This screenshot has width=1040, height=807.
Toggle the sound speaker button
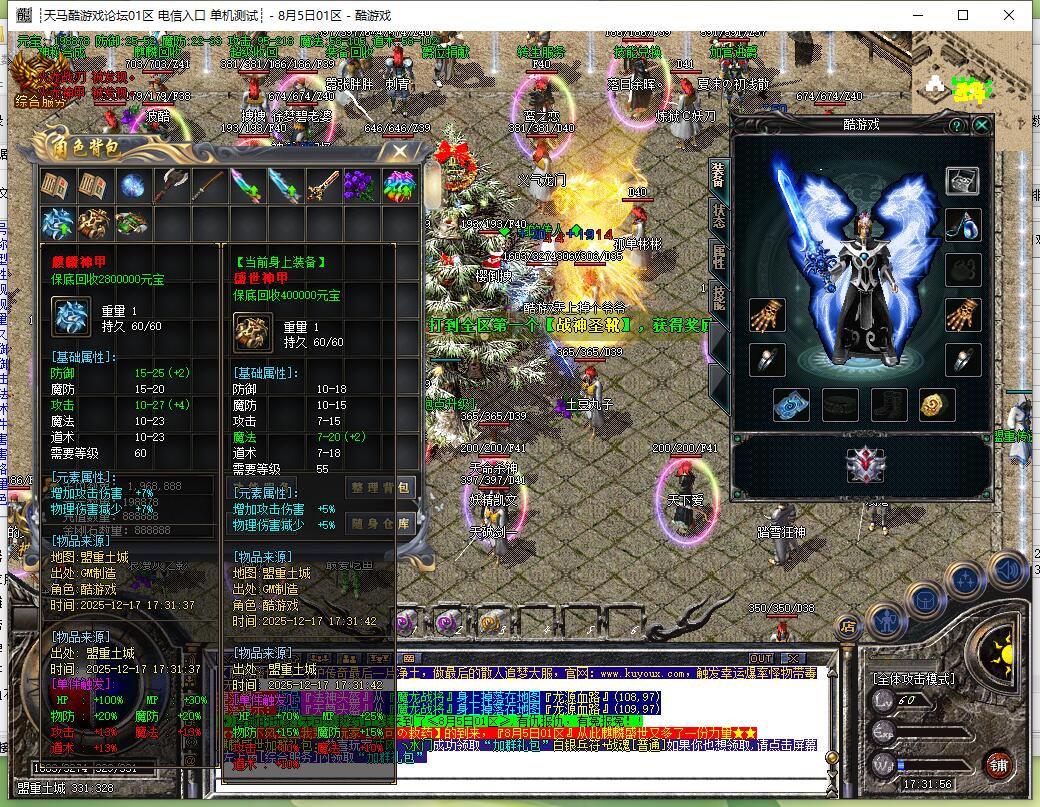1008,572
